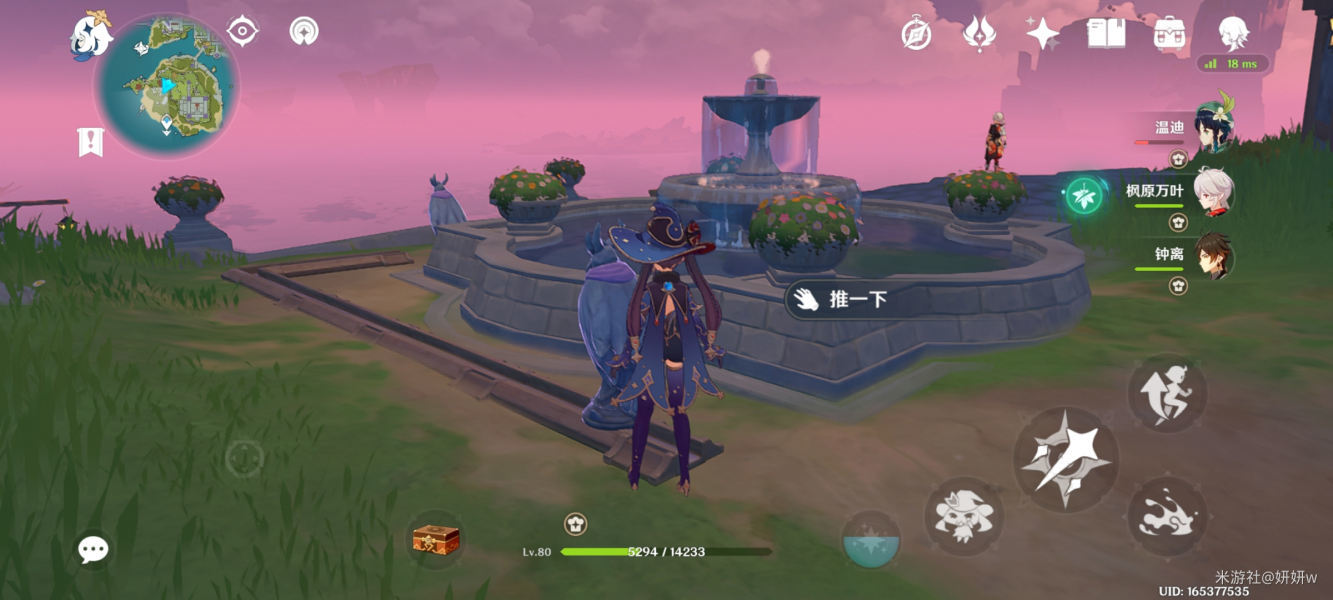The image size is (1333, 600).
Task: Activate the elemental burst orb
Action: coord(870,540)
